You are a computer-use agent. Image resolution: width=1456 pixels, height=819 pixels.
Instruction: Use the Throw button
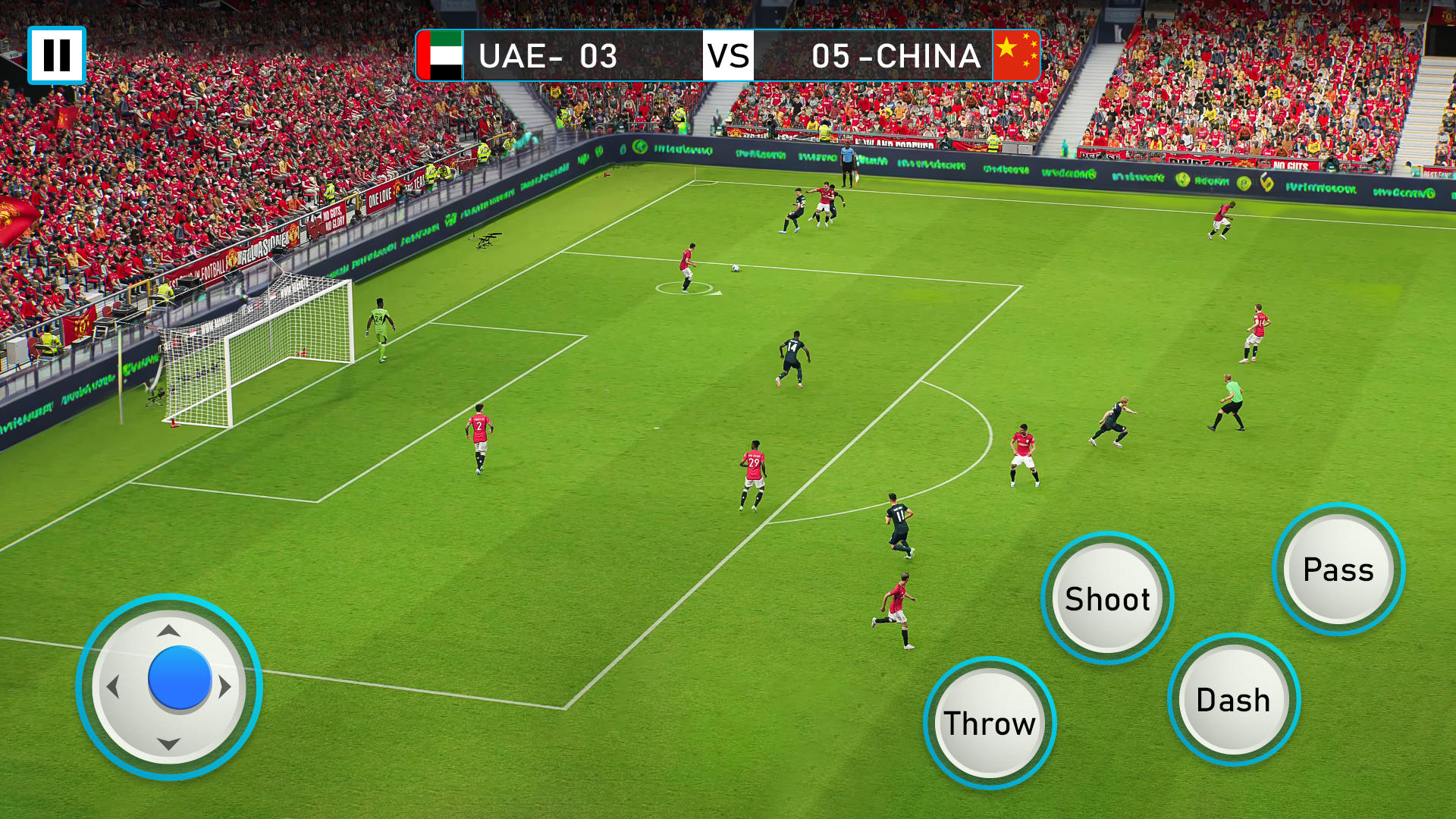(x=990, y=723)
